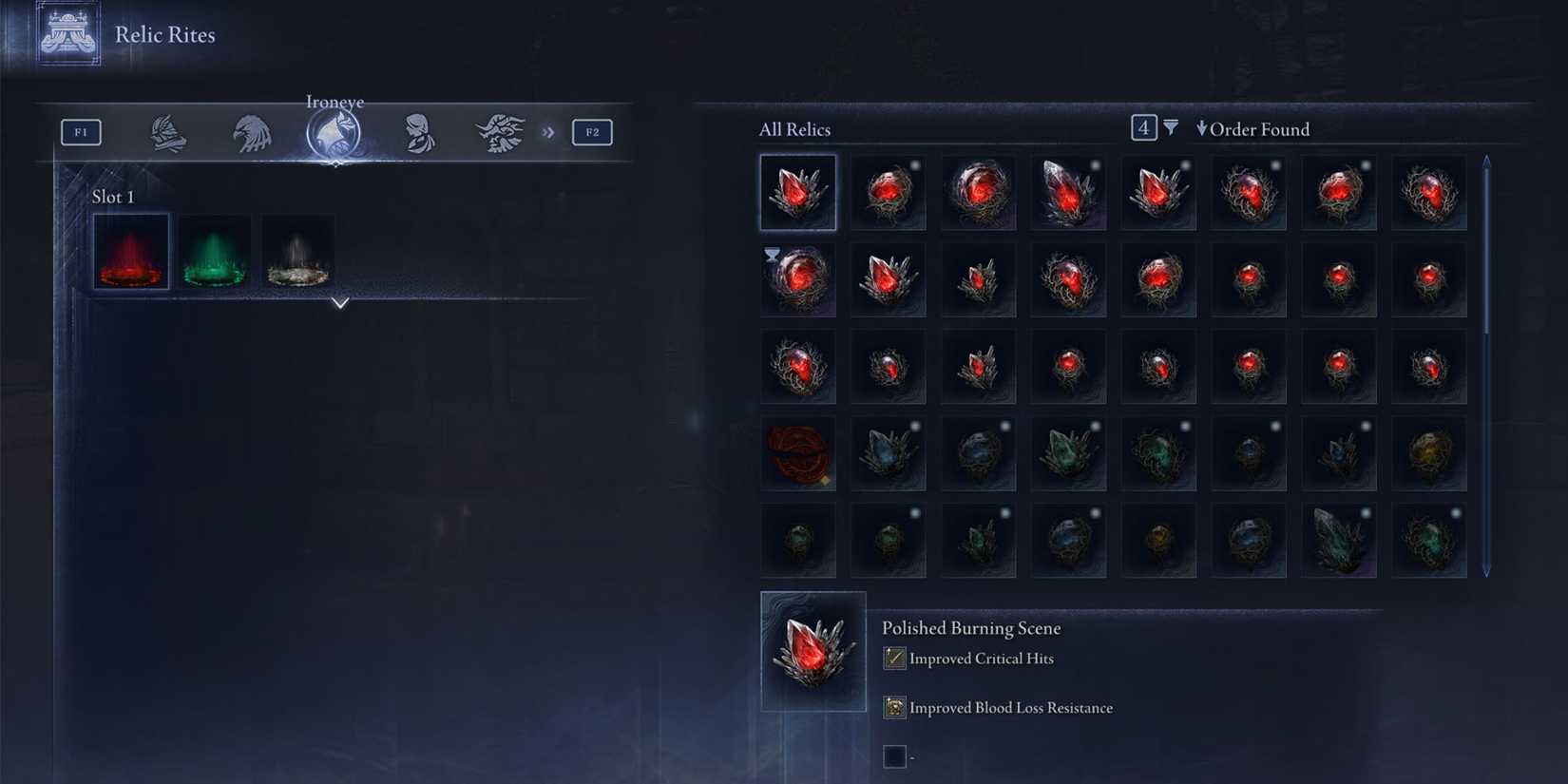
Task: Select the Polished Burning Scene relic thumbnail
Action: (x=813, y=650)
